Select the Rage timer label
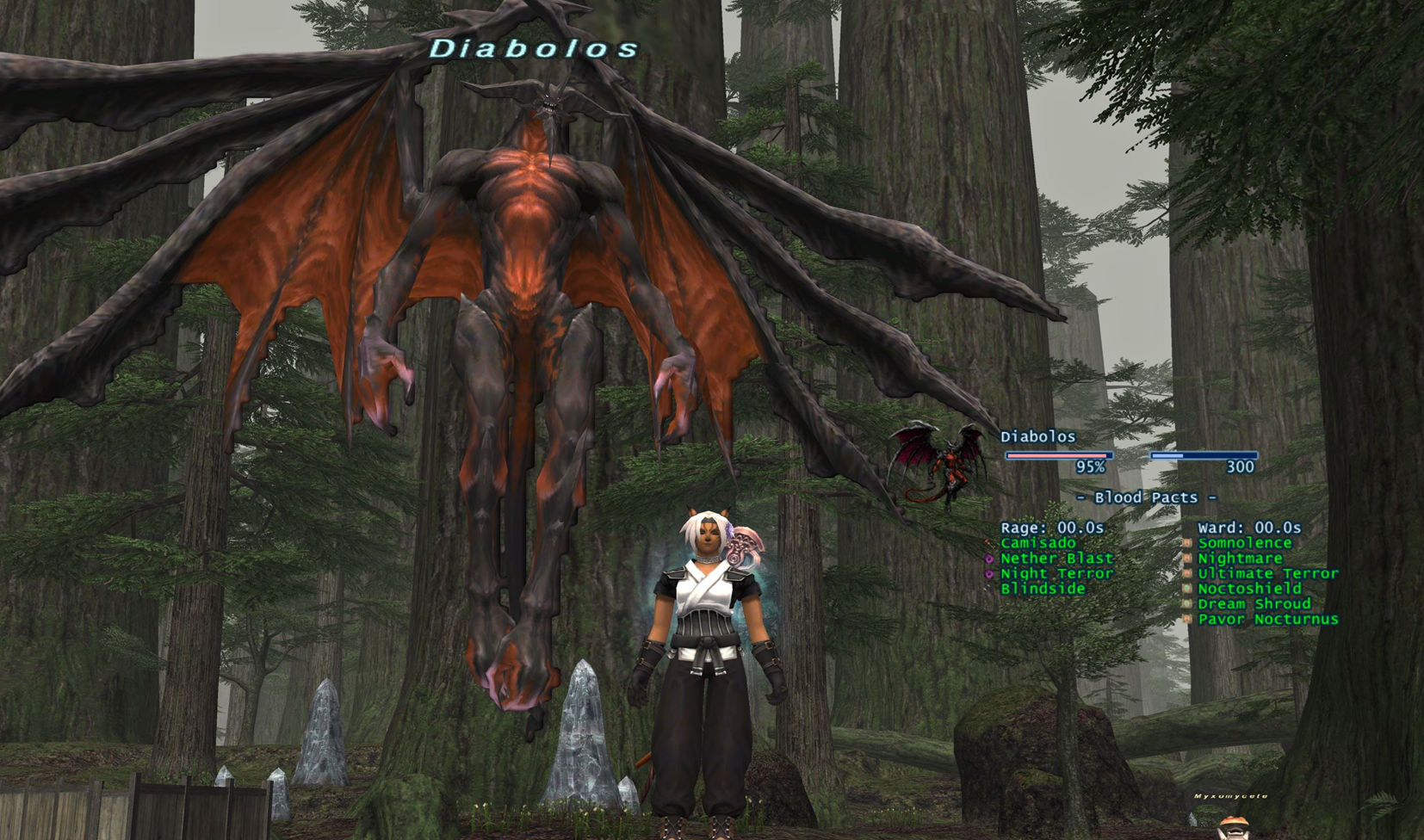The width and height of the screenshot is (1424, 840). coord(1050,528)
